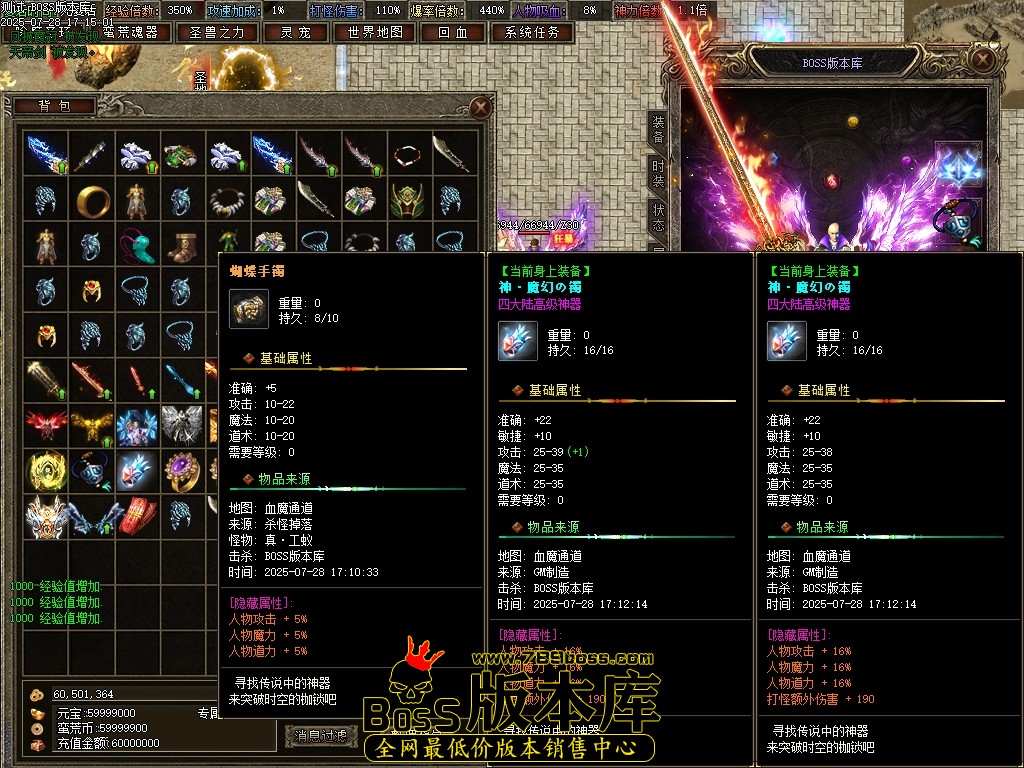Switch to the 装备 equipment tab
1024x768 pixels.
point(658,129)
